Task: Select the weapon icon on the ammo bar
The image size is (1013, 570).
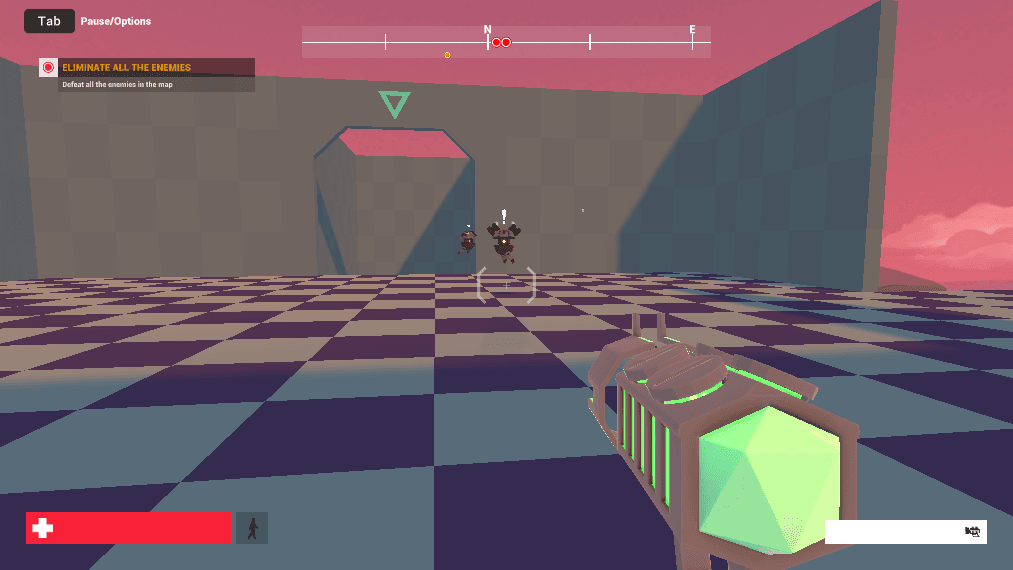Action: 972,532
